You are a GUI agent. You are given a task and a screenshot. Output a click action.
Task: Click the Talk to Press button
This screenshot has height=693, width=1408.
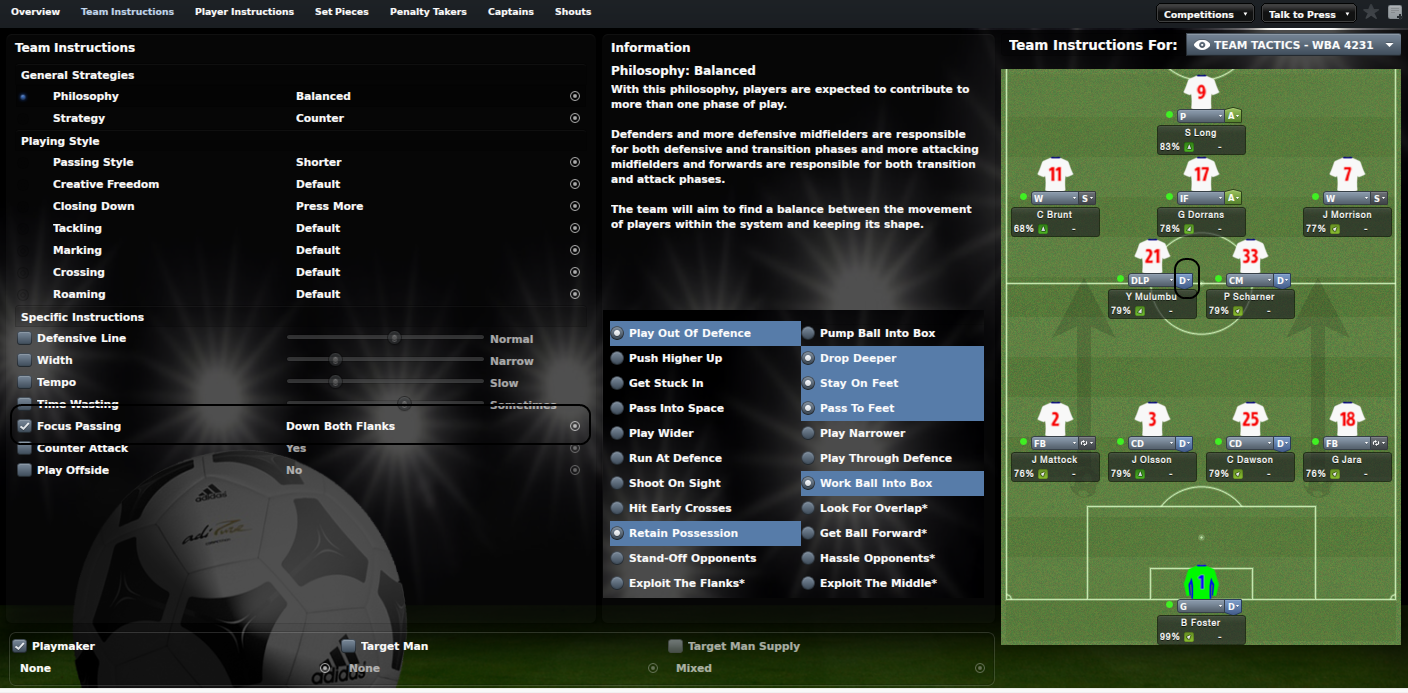pos(1307,14)
